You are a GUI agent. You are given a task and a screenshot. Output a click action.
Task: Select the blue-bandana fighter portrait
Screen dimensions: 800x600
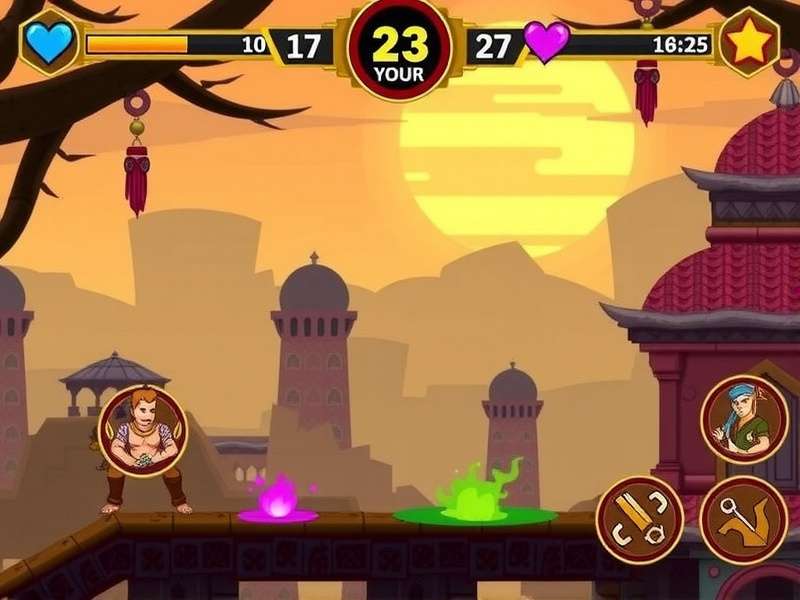point(745,420)
